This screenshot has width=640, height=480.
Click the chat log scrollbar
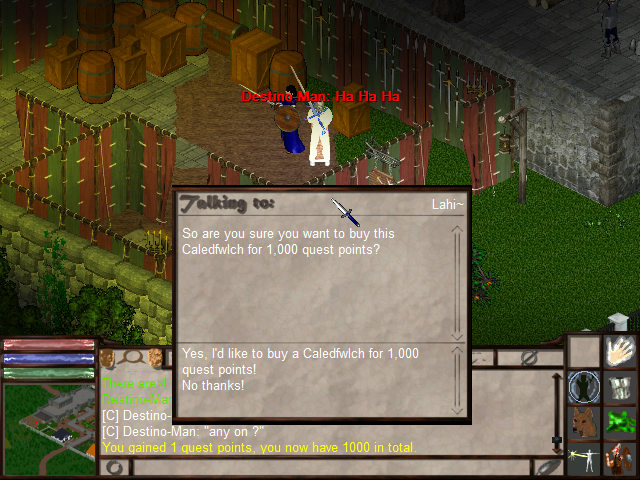557,400
